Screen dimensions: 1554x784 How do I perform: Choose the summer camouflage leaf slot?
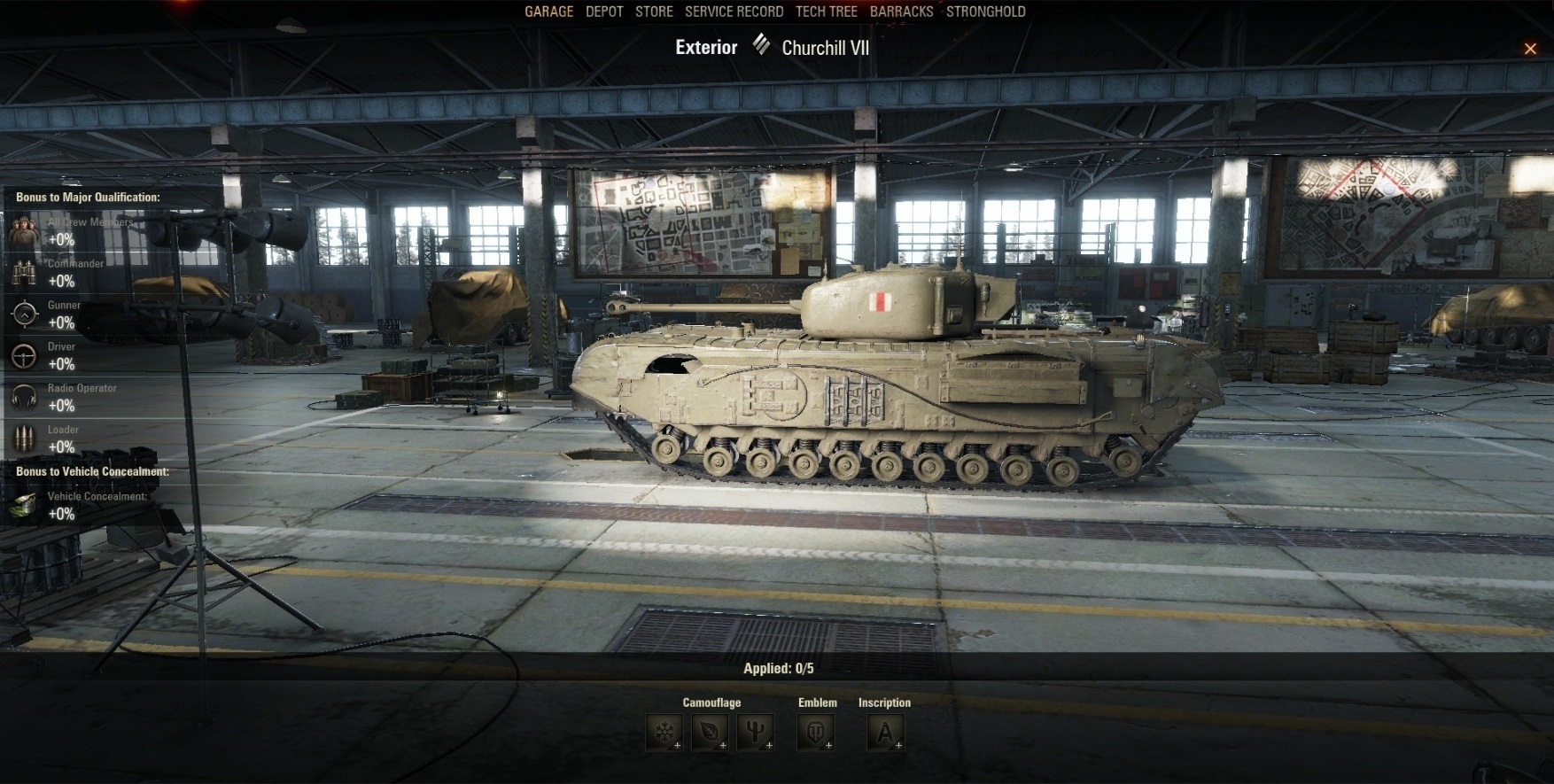pos(710,733)
